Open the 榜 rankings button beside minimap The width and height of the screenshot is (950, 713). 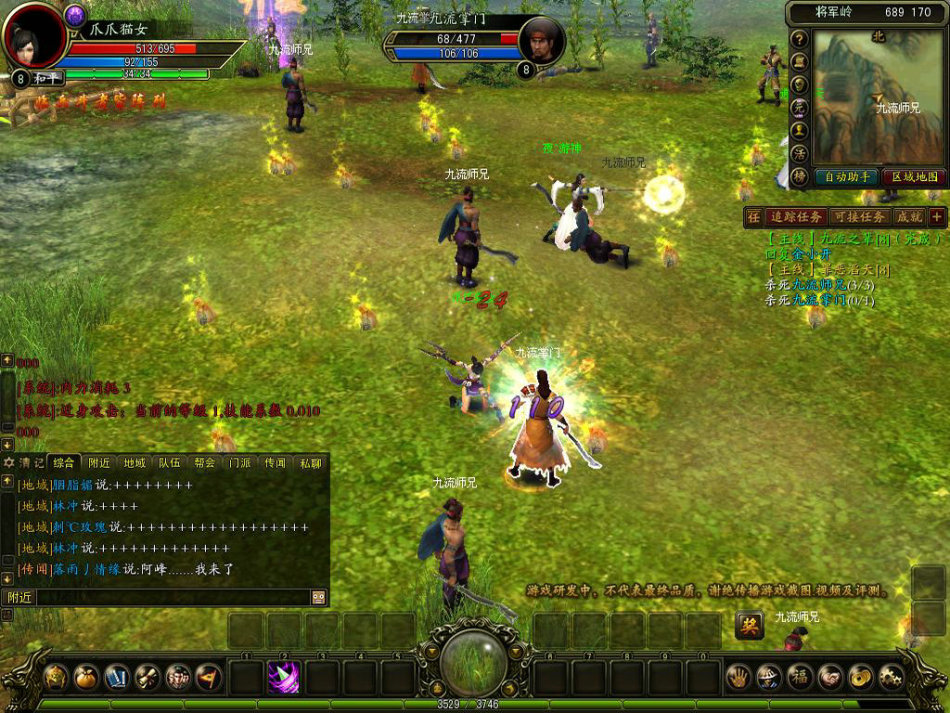click(x=799, y=176)
